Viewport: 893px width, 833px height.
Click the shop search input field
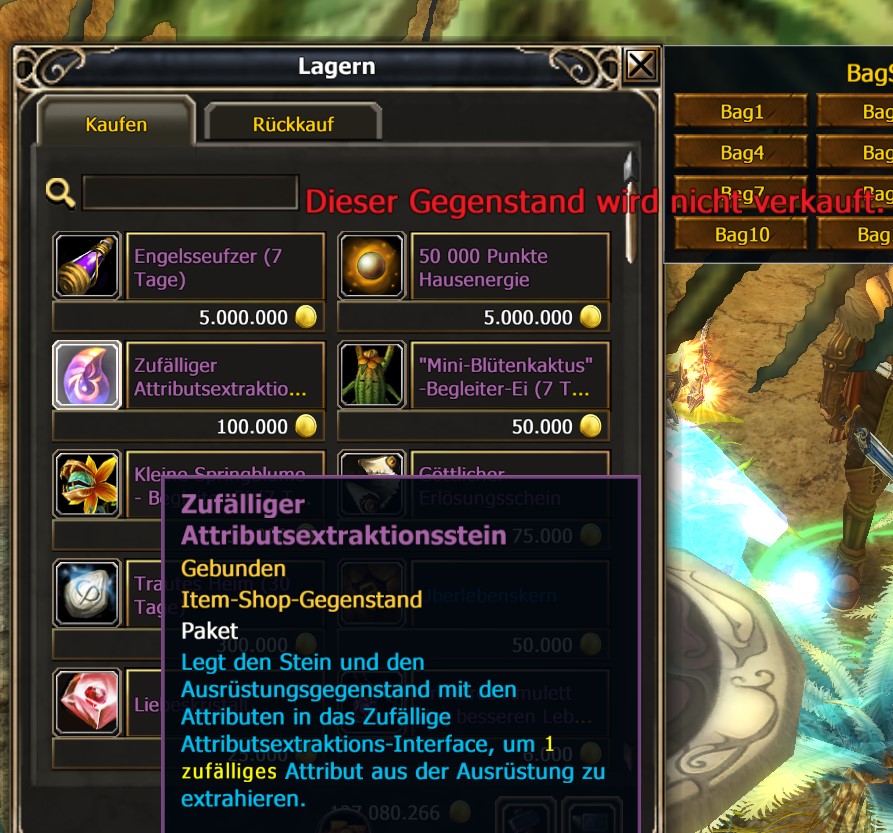point(190,193)
